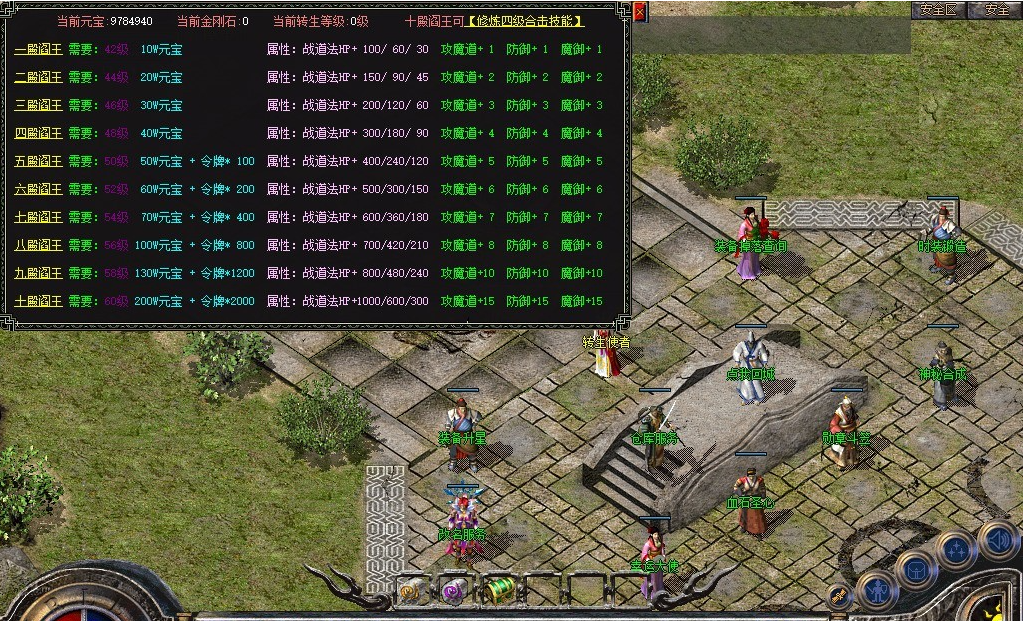
Task: Open the character equipment round button
Action: 877,589
